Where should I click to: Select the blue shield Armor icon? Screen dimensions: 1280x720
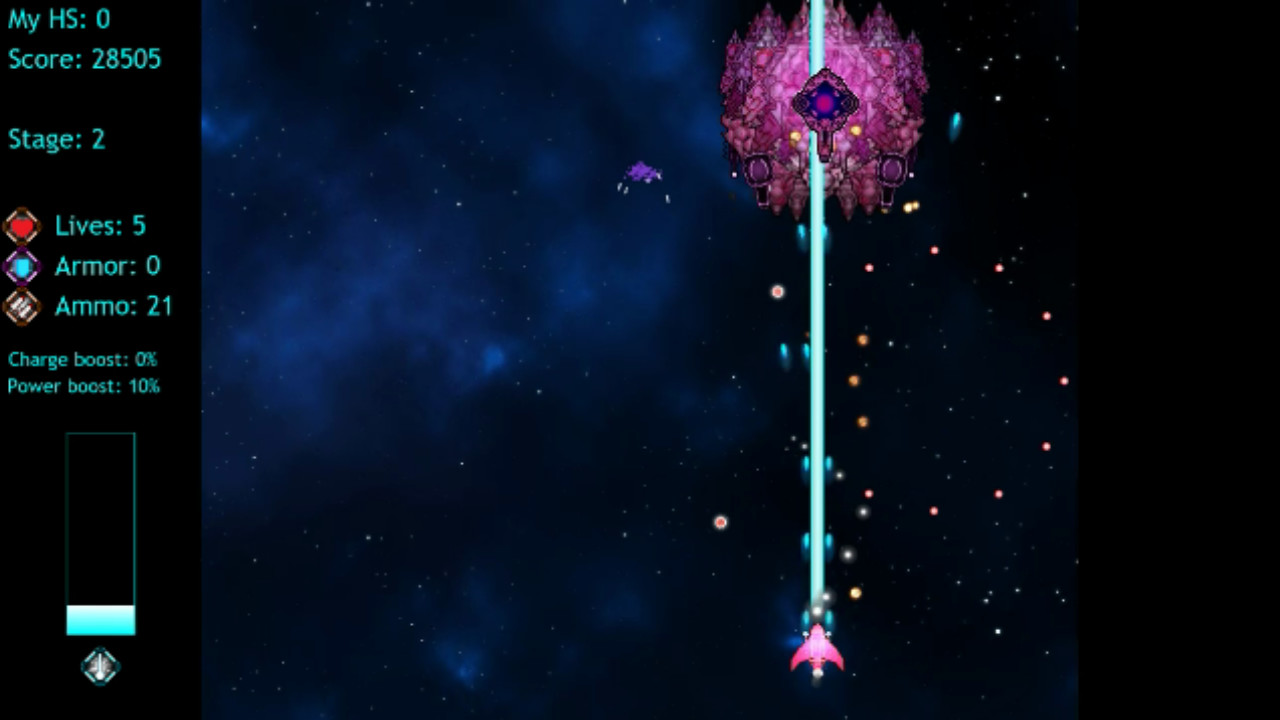[22, 265]
